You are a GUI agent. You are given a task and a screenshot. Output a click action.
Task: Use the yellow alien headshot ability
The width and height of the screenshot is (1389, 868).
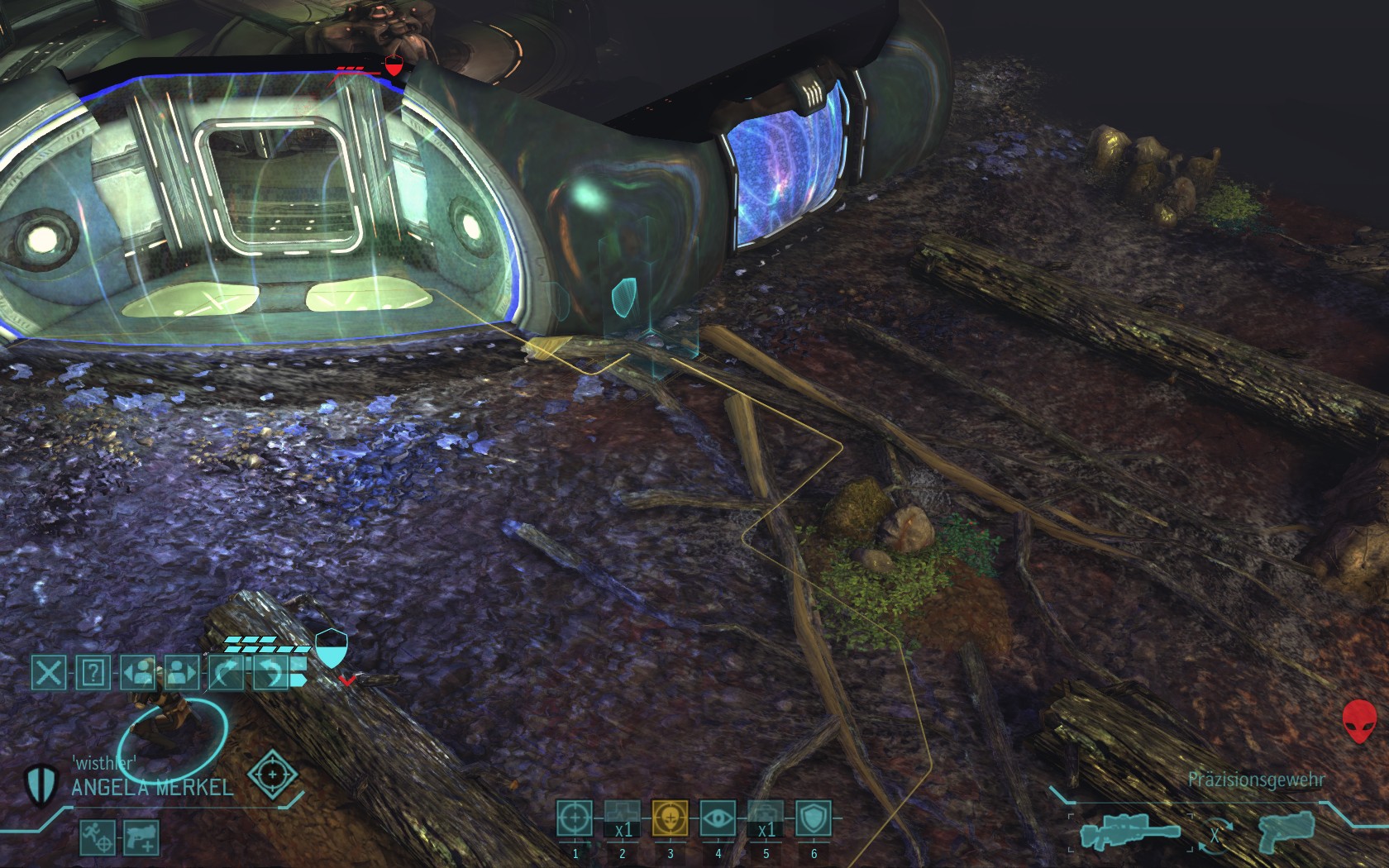(671, 818)
